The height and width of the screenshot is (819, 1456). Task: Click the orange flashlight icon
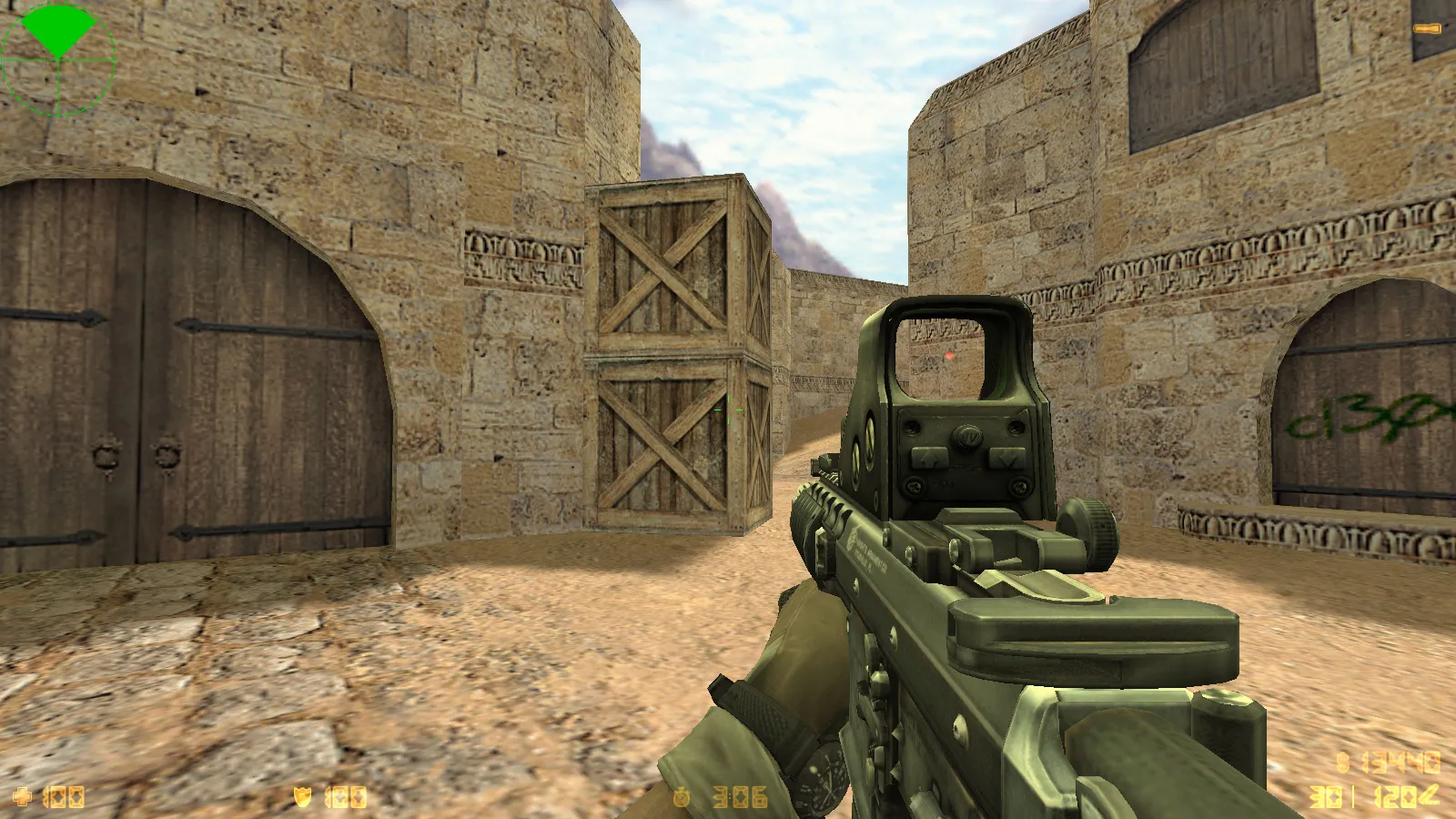pos(1426,30)
